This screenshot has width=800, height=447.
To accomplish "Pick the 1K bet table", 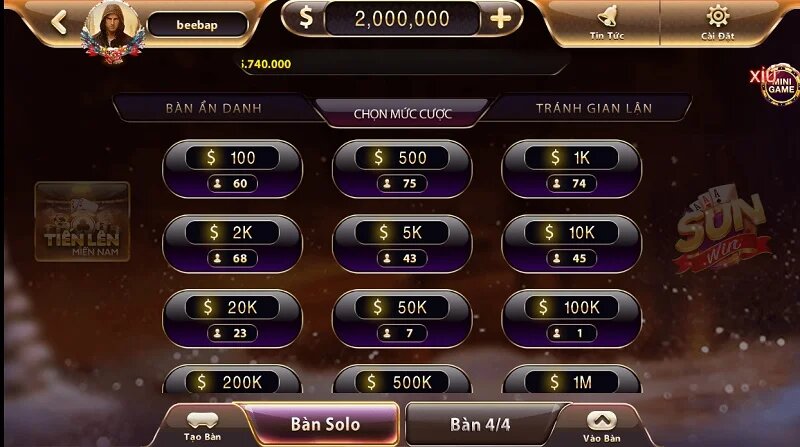I will point(571,169).
